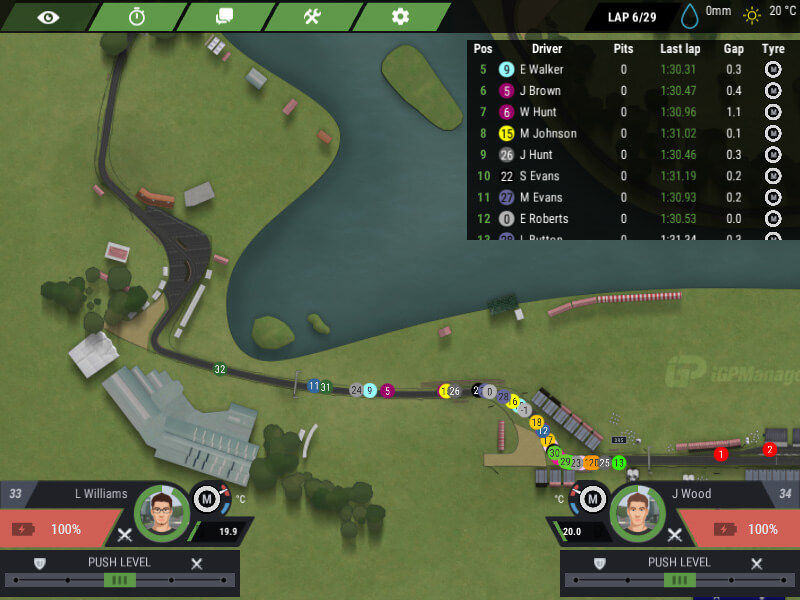Click L Williams driver portrait
The image size is (800, 600).
(x=161, y=514)
